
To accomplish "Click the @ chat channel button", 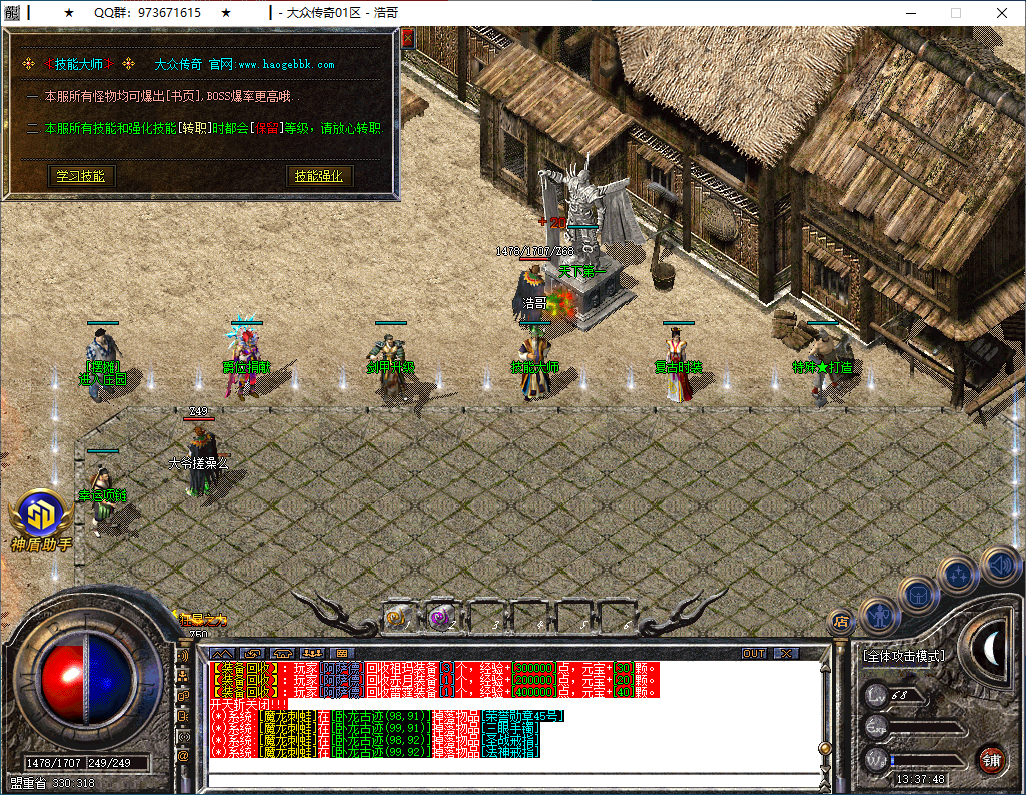I will point(183,756).
